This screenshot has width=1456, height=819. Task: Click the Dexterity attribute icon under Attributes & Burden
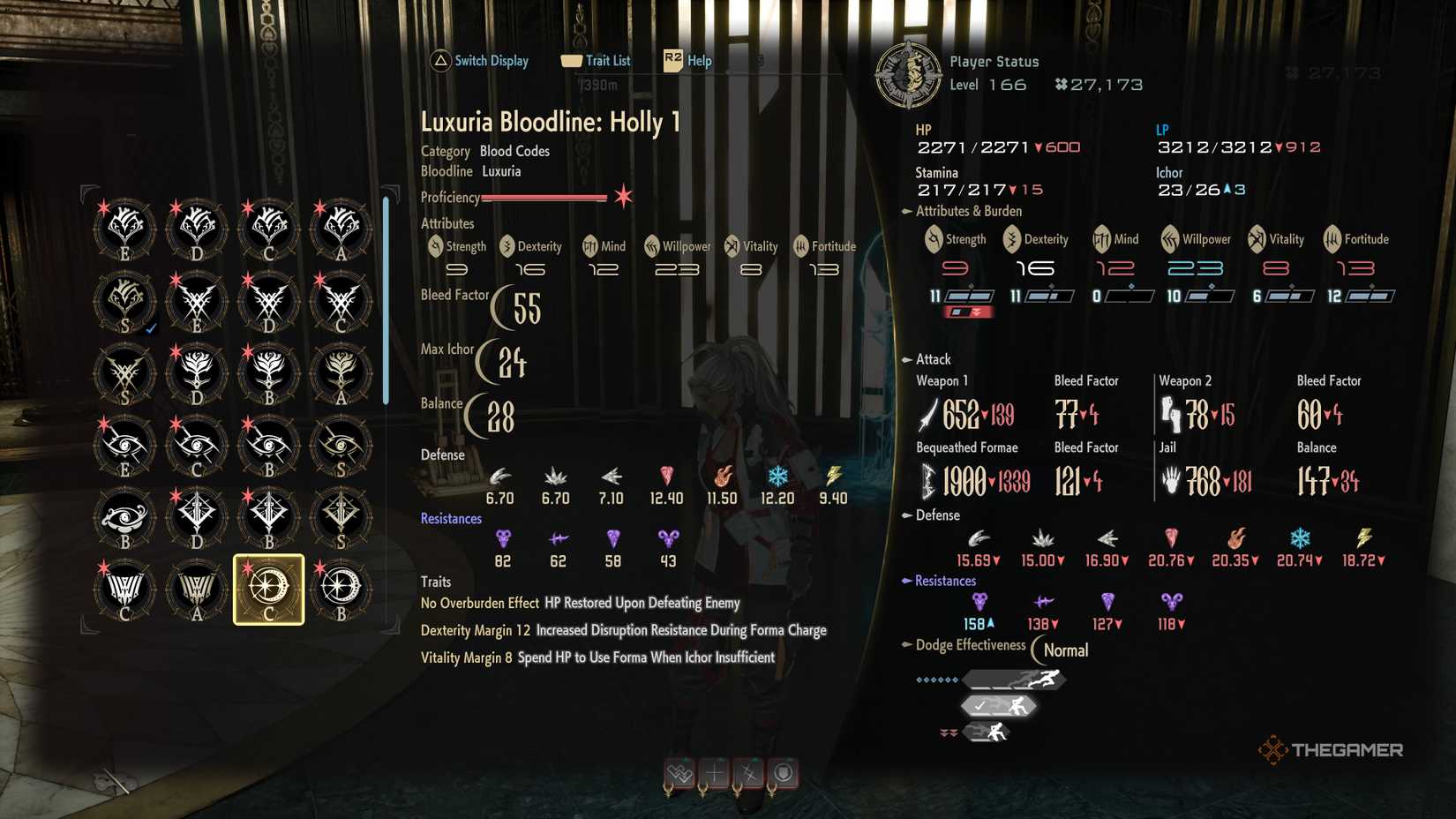(x=1009, y=239)
